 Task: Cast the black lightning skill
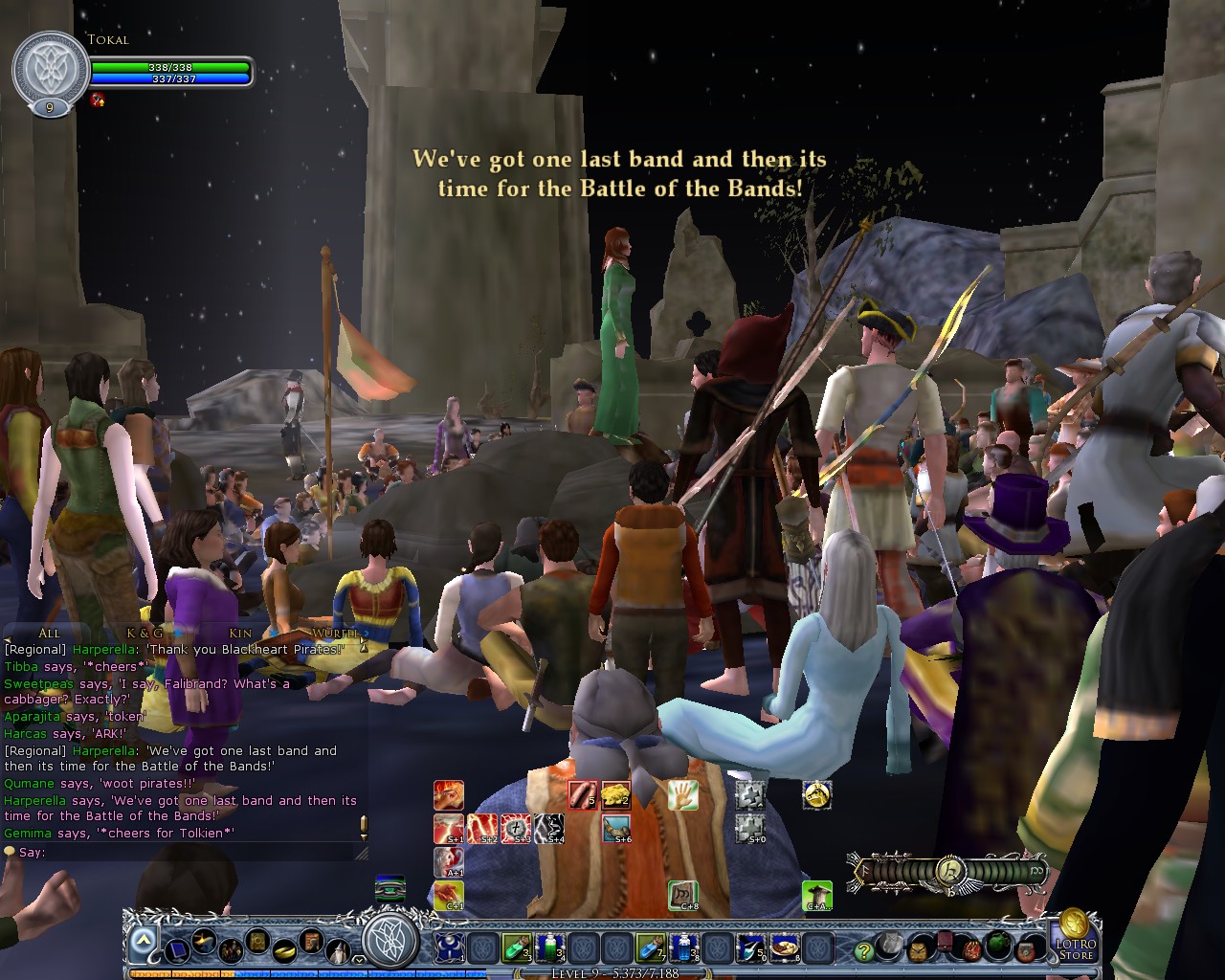548,828
